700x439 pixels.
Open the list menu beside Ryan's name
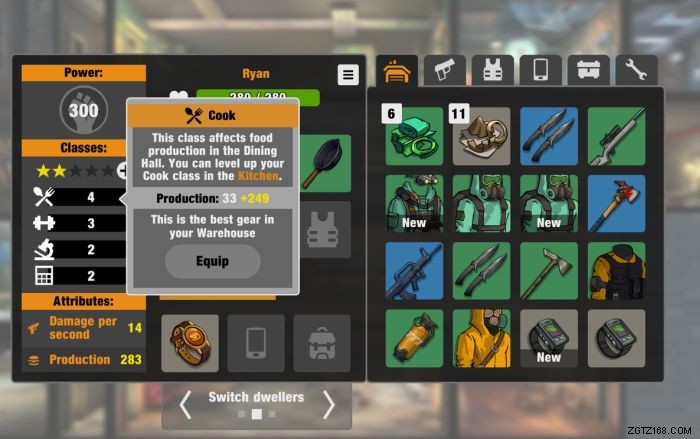click(347, 75)
